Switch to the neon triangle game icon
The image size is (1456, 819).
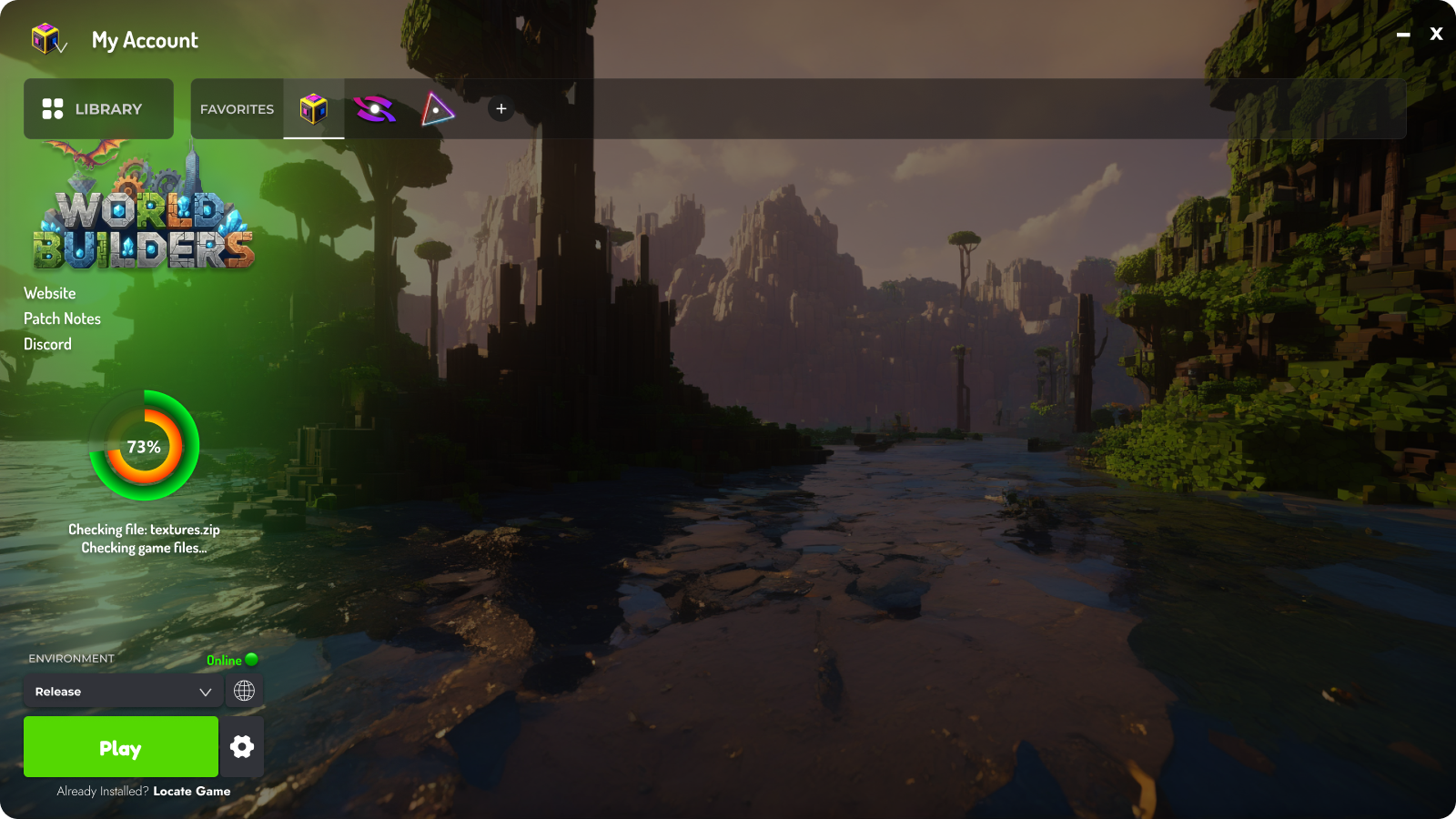pyautogui.click(x=437, y=110)
